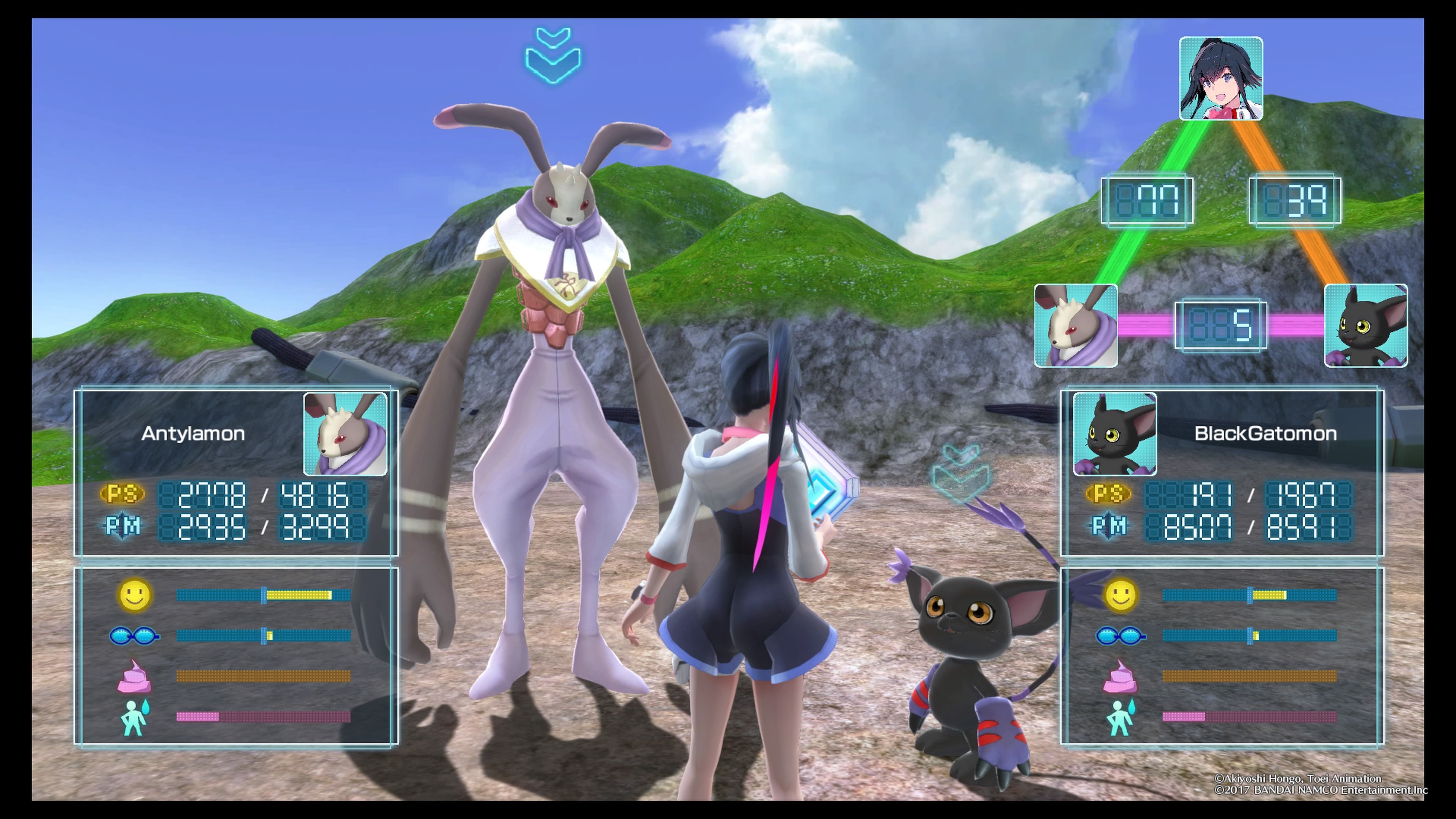The image size is (1456, 819).
Task: Click Antylamon's portrait in the bond triangle
Action: 1076,326
